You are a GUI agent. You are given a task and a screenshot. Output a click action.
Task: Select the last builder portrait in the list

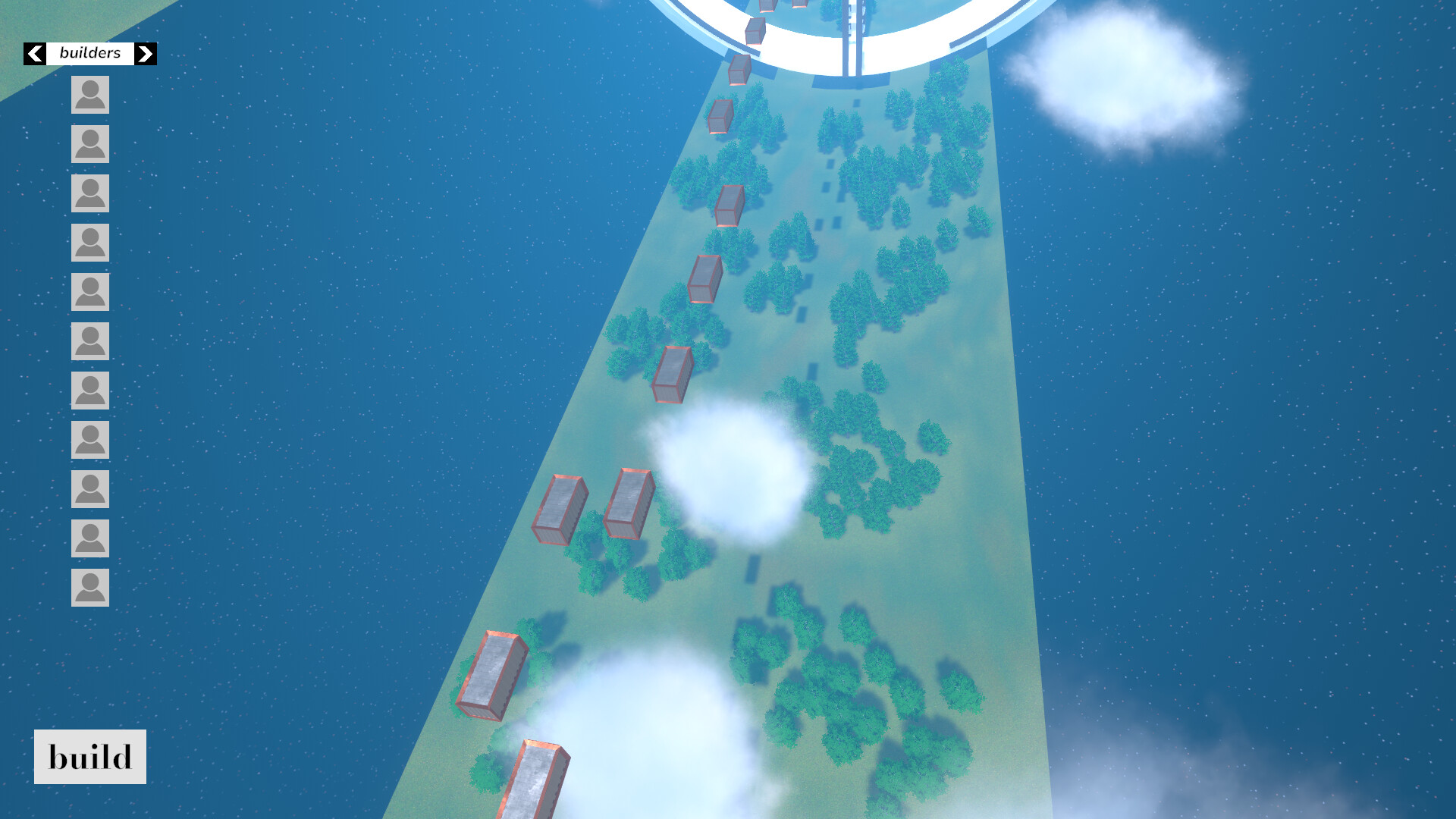[89, 588]
